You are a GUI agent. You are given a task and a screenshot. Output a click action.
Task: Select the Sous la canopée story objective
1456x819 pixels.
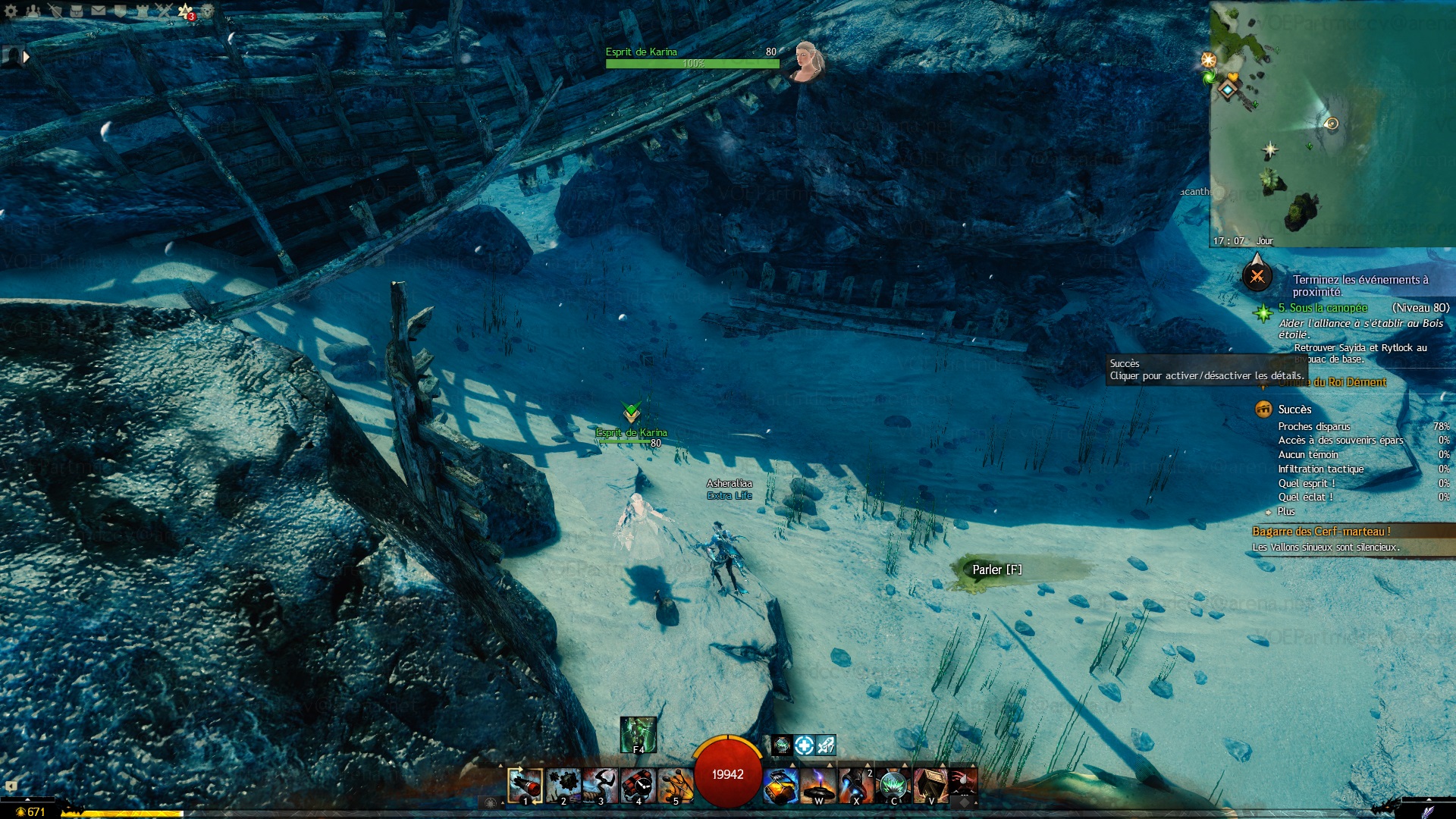1323,308
